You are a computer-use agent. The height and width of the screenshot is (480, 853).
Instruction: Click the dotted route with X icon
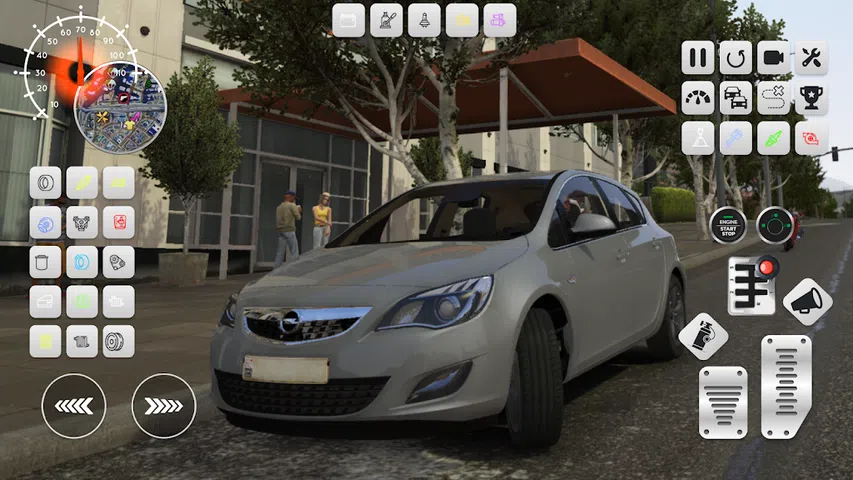pyautogui.click(x=774, y=98)
